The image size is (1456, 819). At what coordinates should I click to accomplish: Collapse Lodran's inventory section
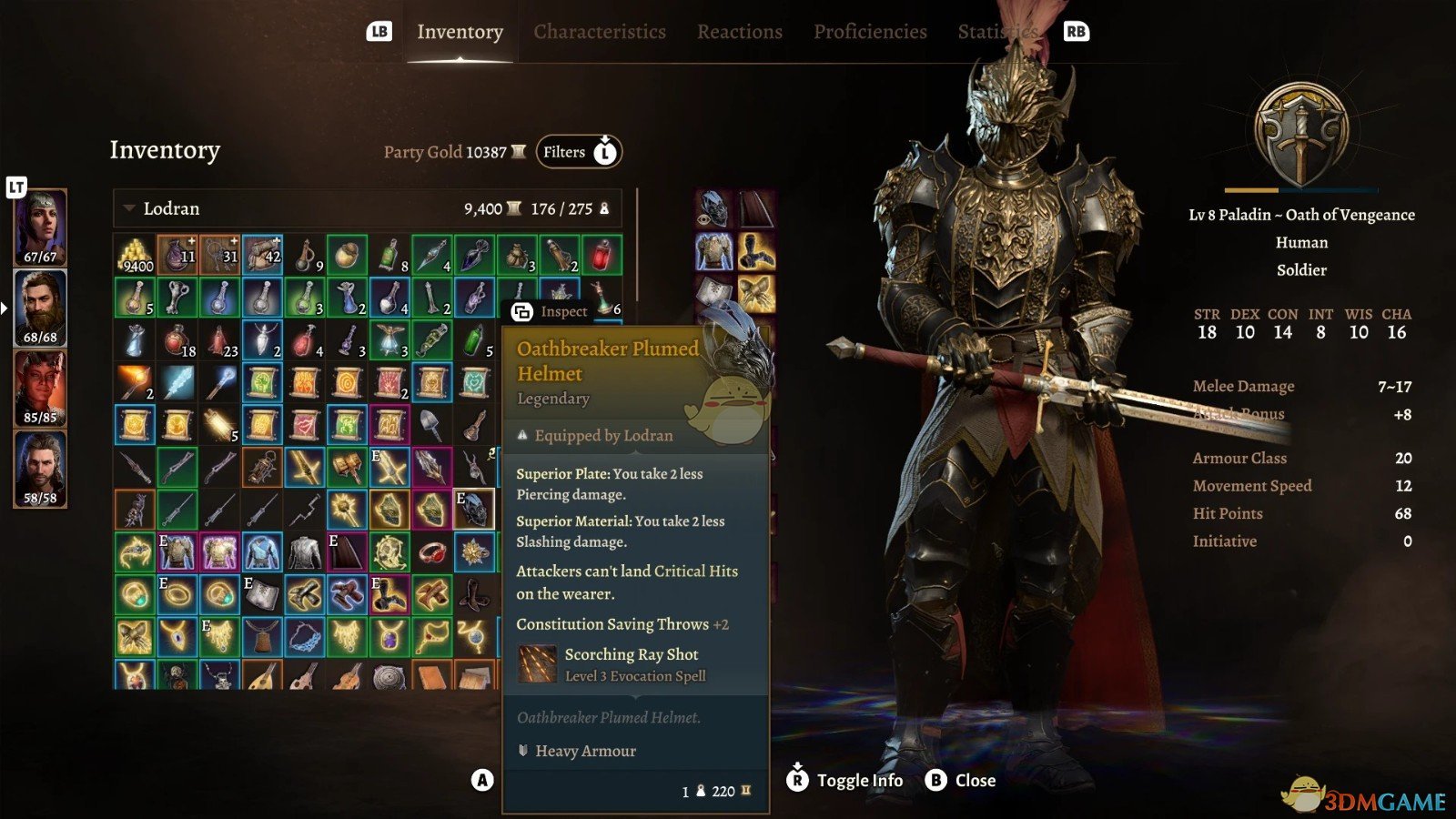pyautogui.click(x=126, y=208)
